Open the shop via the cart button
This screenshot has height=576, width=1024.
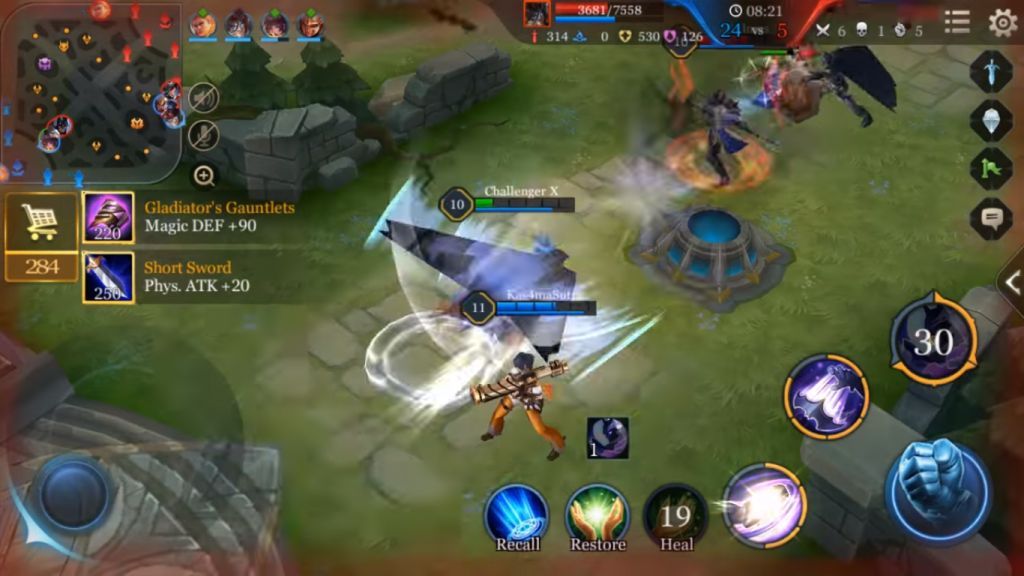(41, 222)
